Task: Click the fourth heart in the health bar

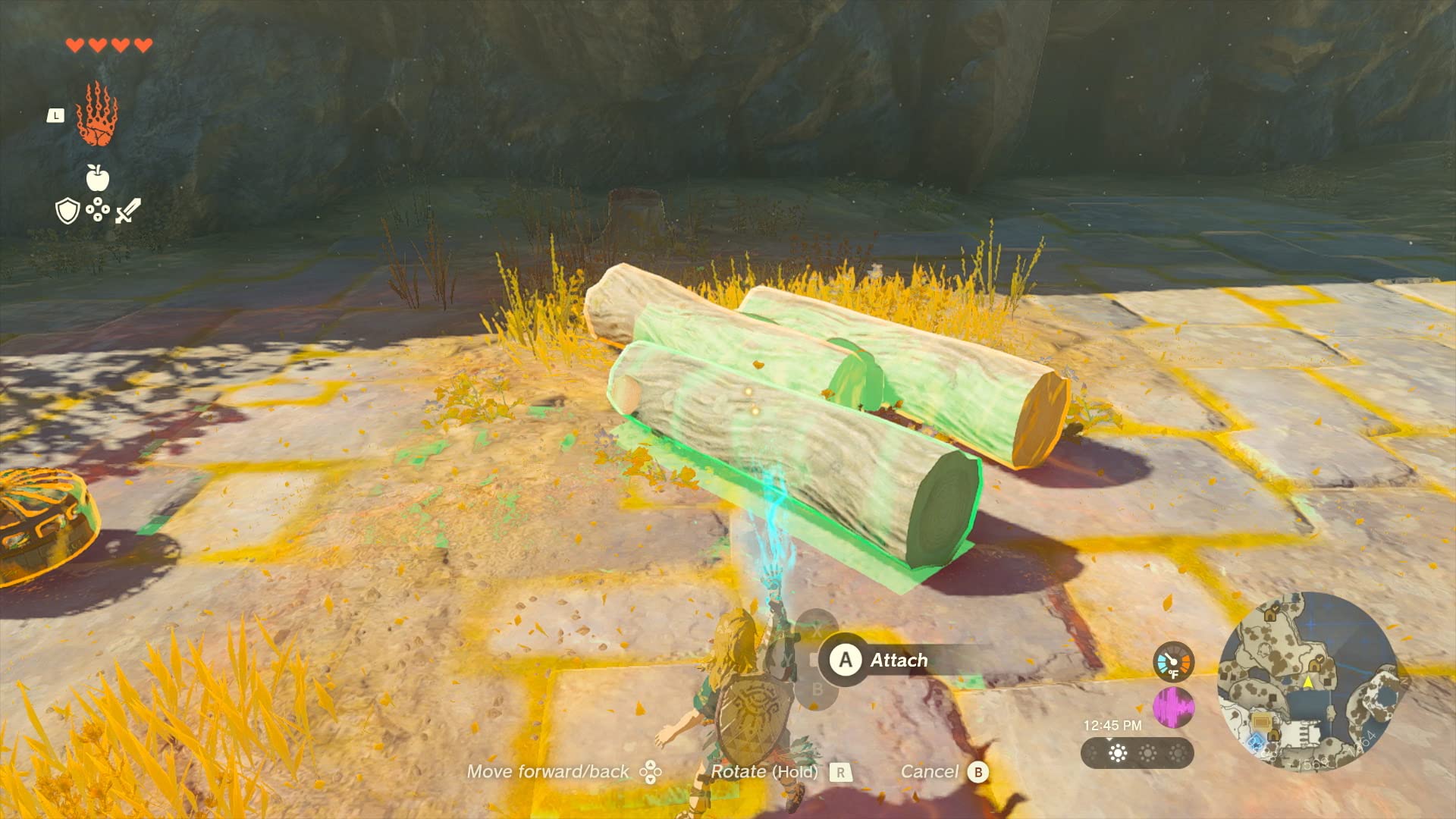Action: 143,45
